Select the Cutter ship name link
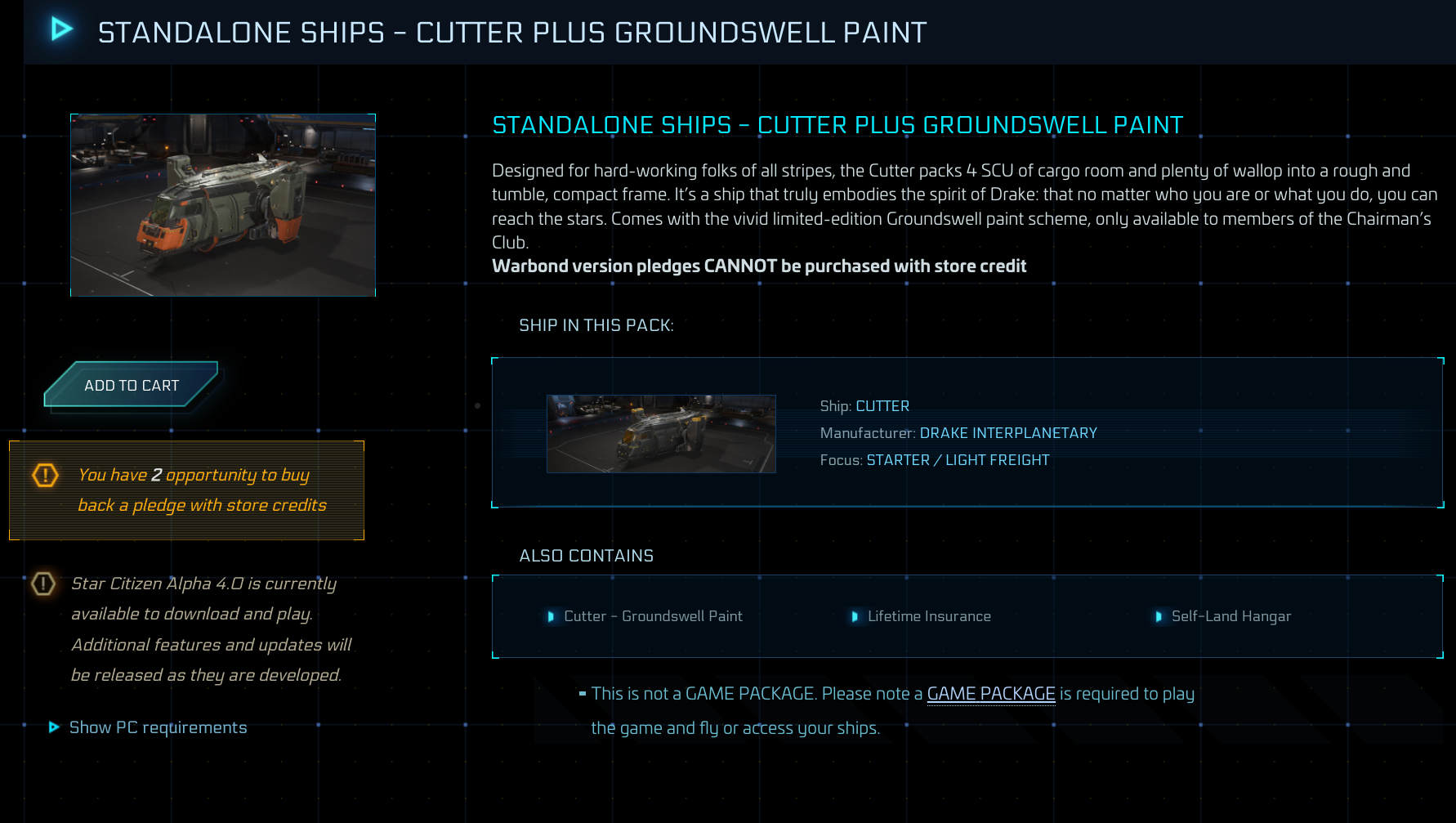 (x=882, y=405)
